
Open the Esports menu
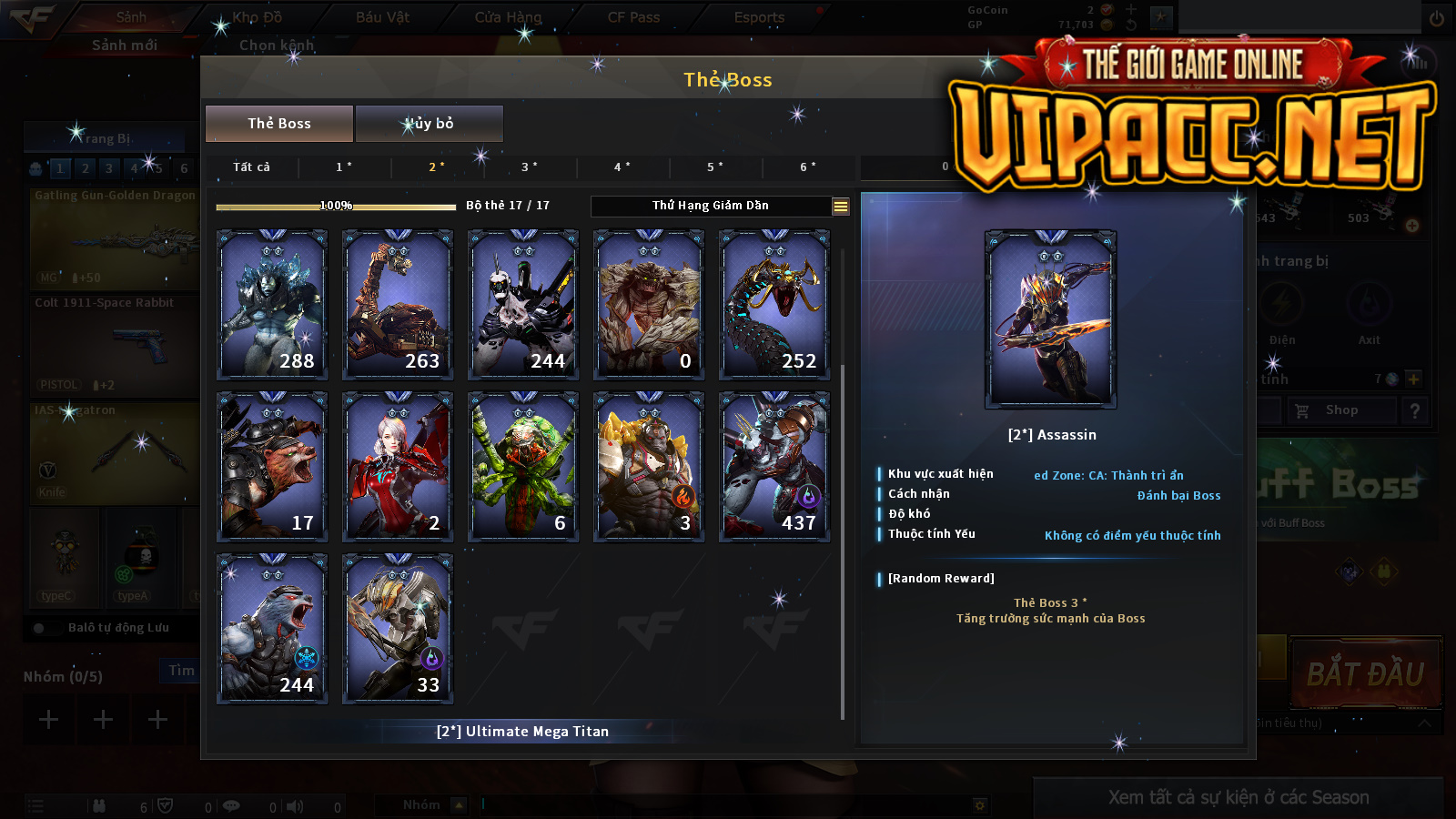coord(759,17)
